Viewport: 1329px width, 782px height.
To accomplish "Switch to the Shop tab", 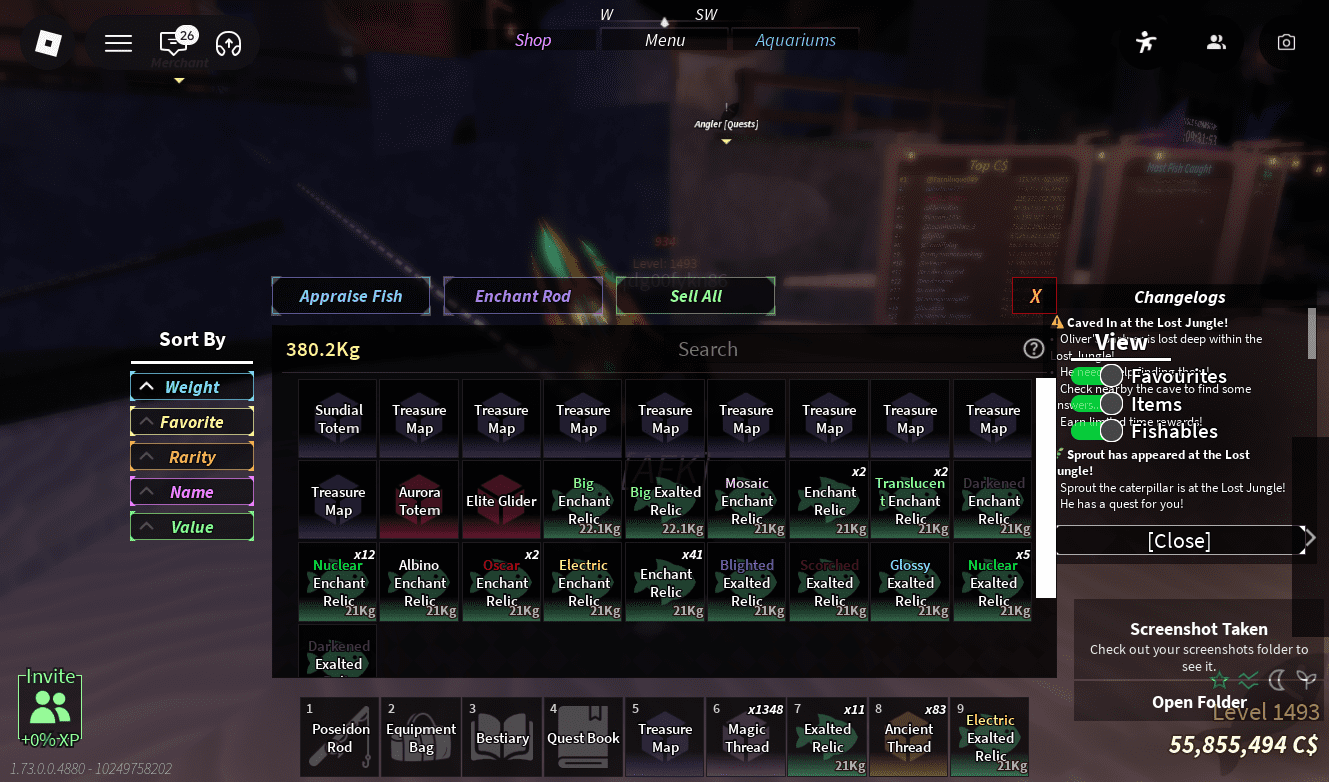I will click(x=533, y=40).
